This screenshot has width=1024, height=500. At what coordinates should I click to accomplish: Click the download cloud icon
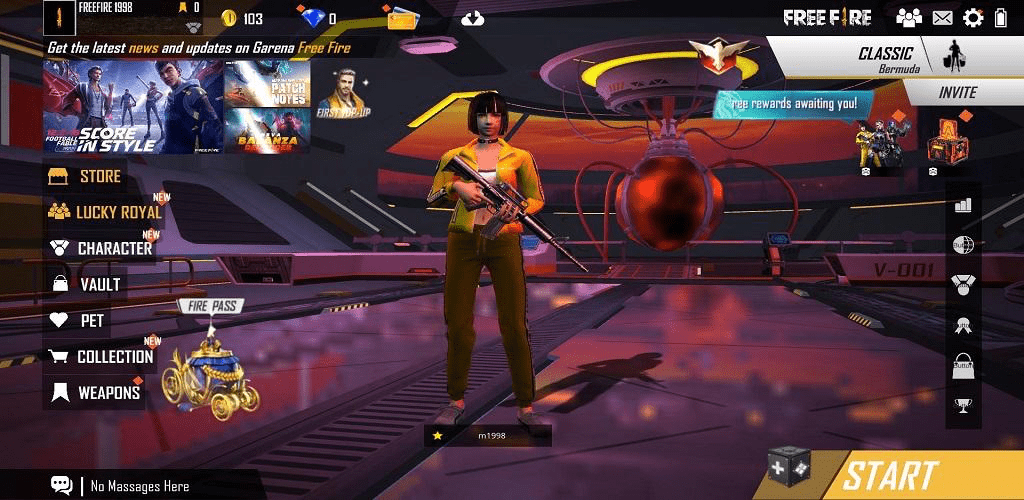tap(474, 19)
